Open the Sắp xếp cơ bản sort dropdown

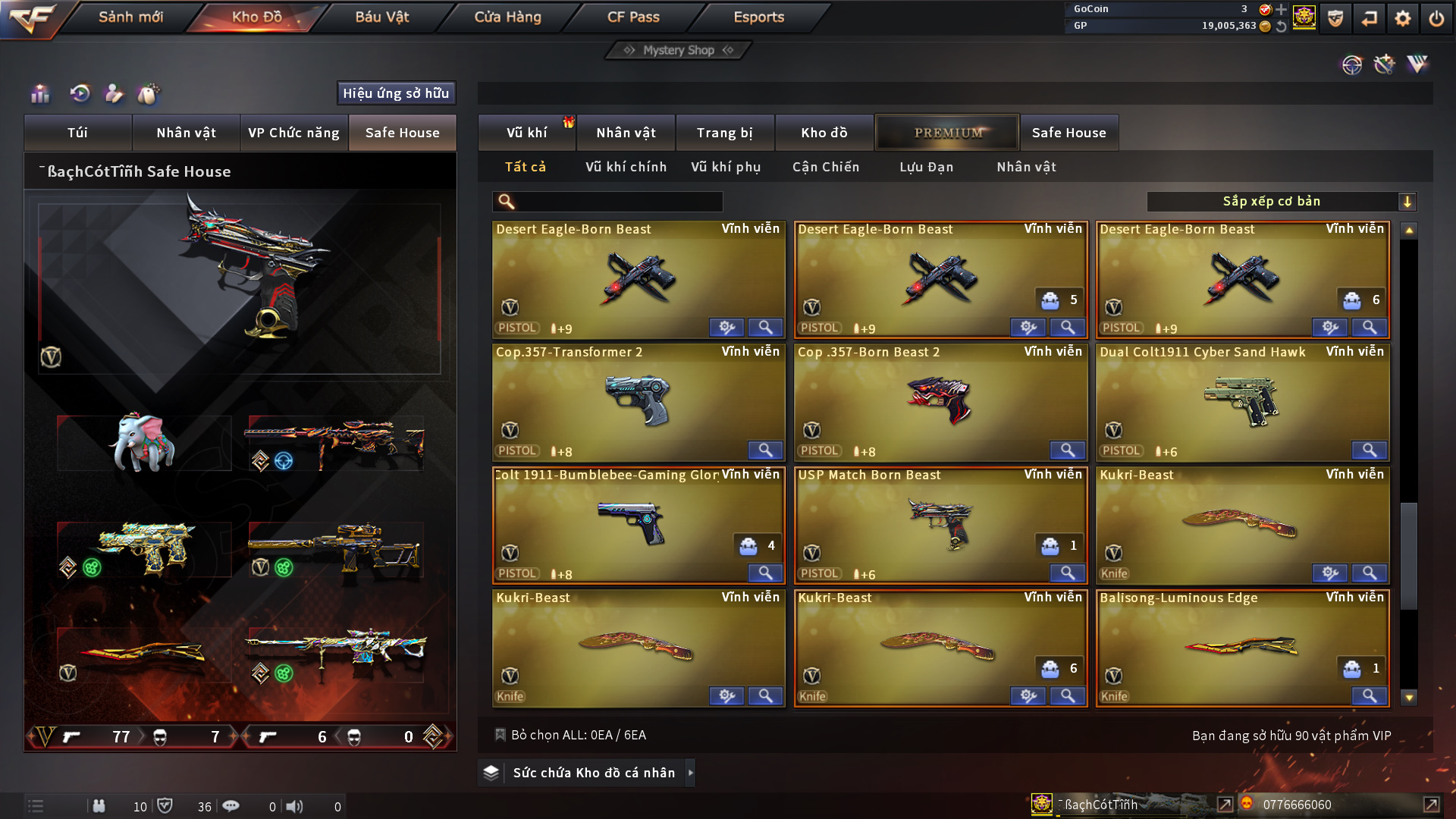pyautogui.click(x=1281, y=202)
